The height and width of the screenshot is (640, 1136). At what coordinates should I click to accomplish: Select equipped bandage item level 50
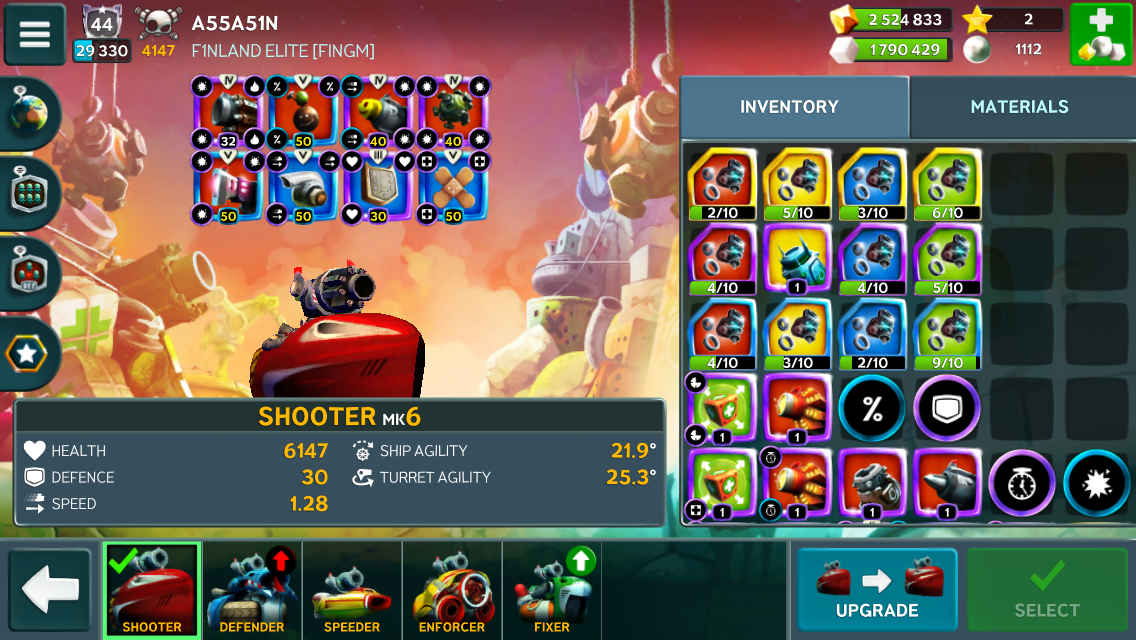click(452, 187)
